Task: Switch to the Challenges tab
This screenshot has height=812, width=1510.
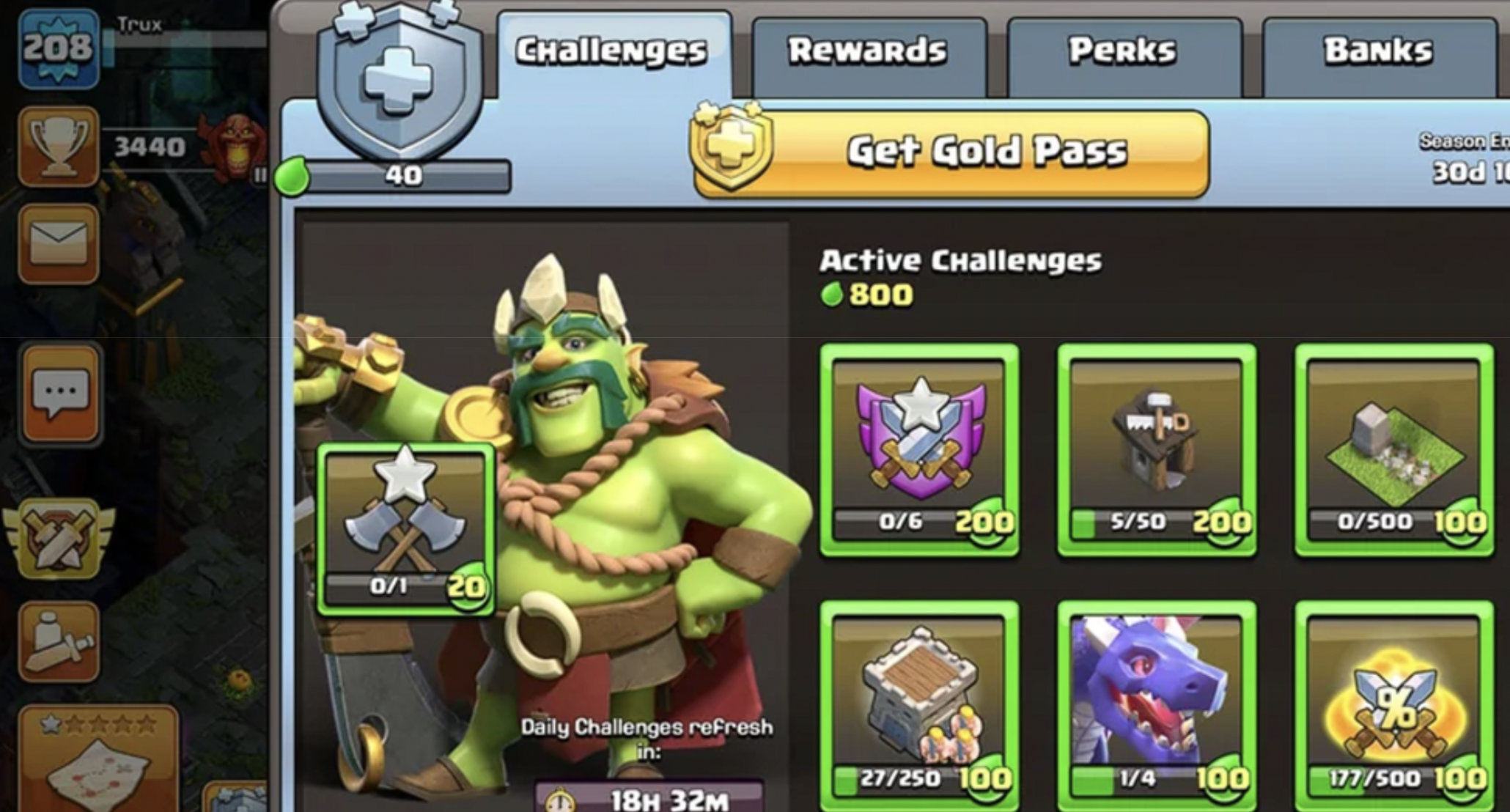Action: pyautogui.click(x=612, y=51)
